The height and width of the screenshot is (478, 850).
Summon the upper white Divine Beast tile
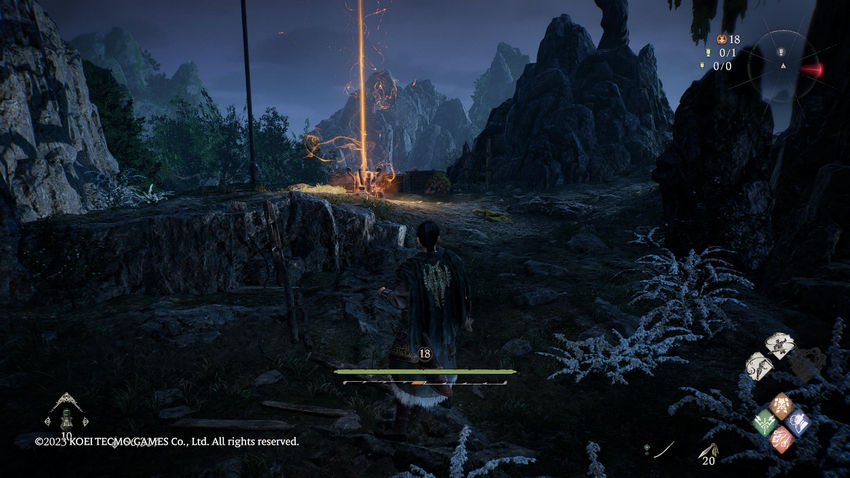click(780, 346)
